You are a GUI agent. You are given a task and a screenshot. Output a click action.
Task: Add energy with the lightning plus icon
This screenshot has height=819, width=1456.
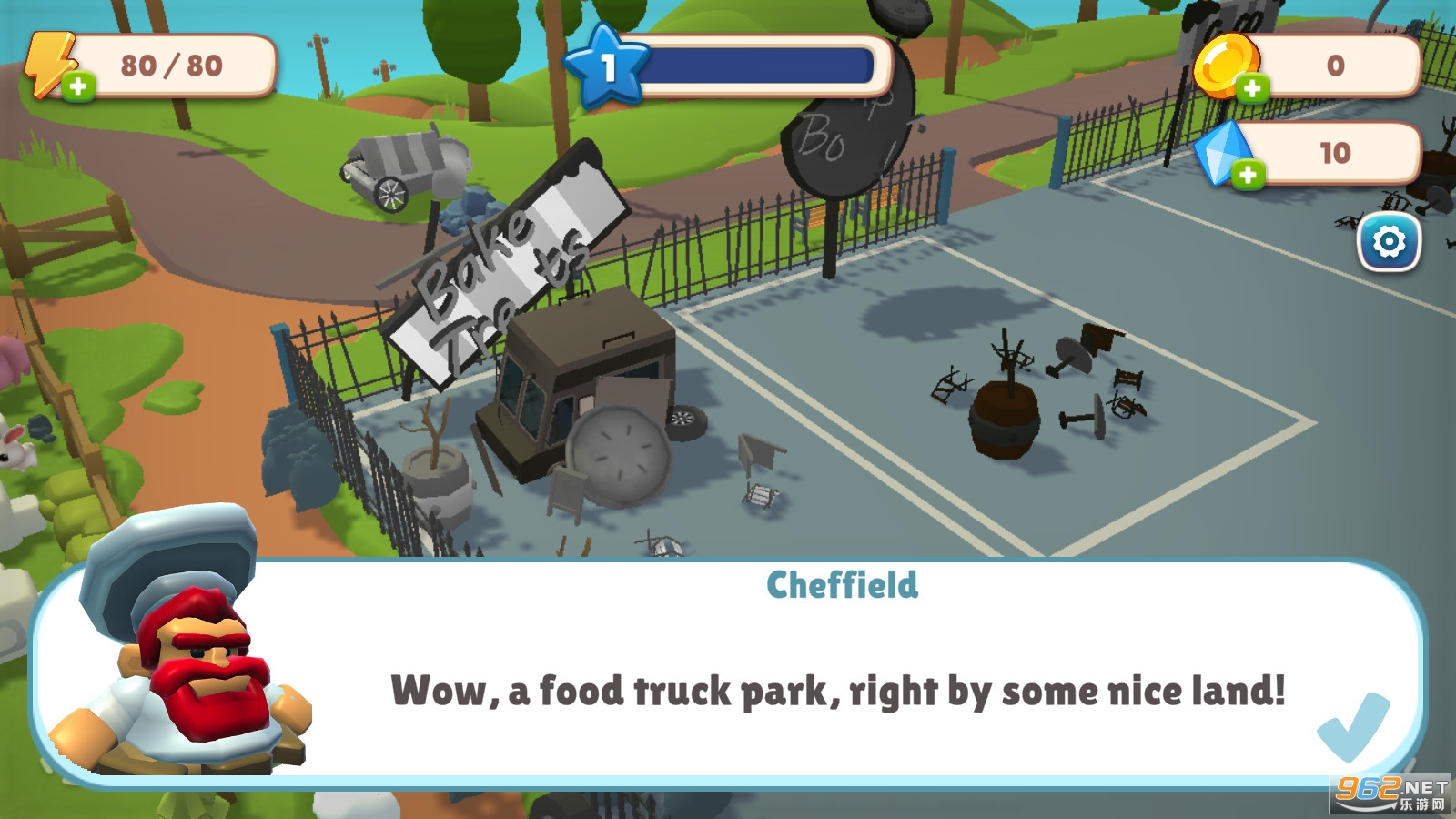[x=78, y=86]
